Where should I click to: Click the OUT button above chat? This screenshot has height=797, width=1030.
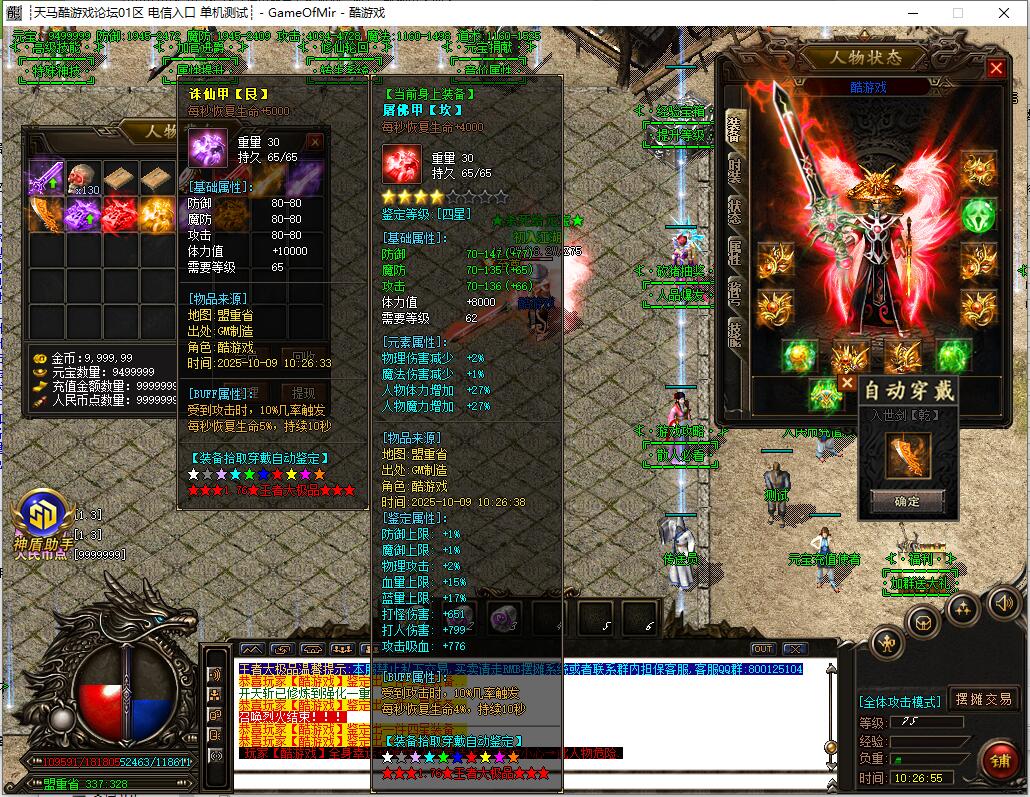point(763,649)
